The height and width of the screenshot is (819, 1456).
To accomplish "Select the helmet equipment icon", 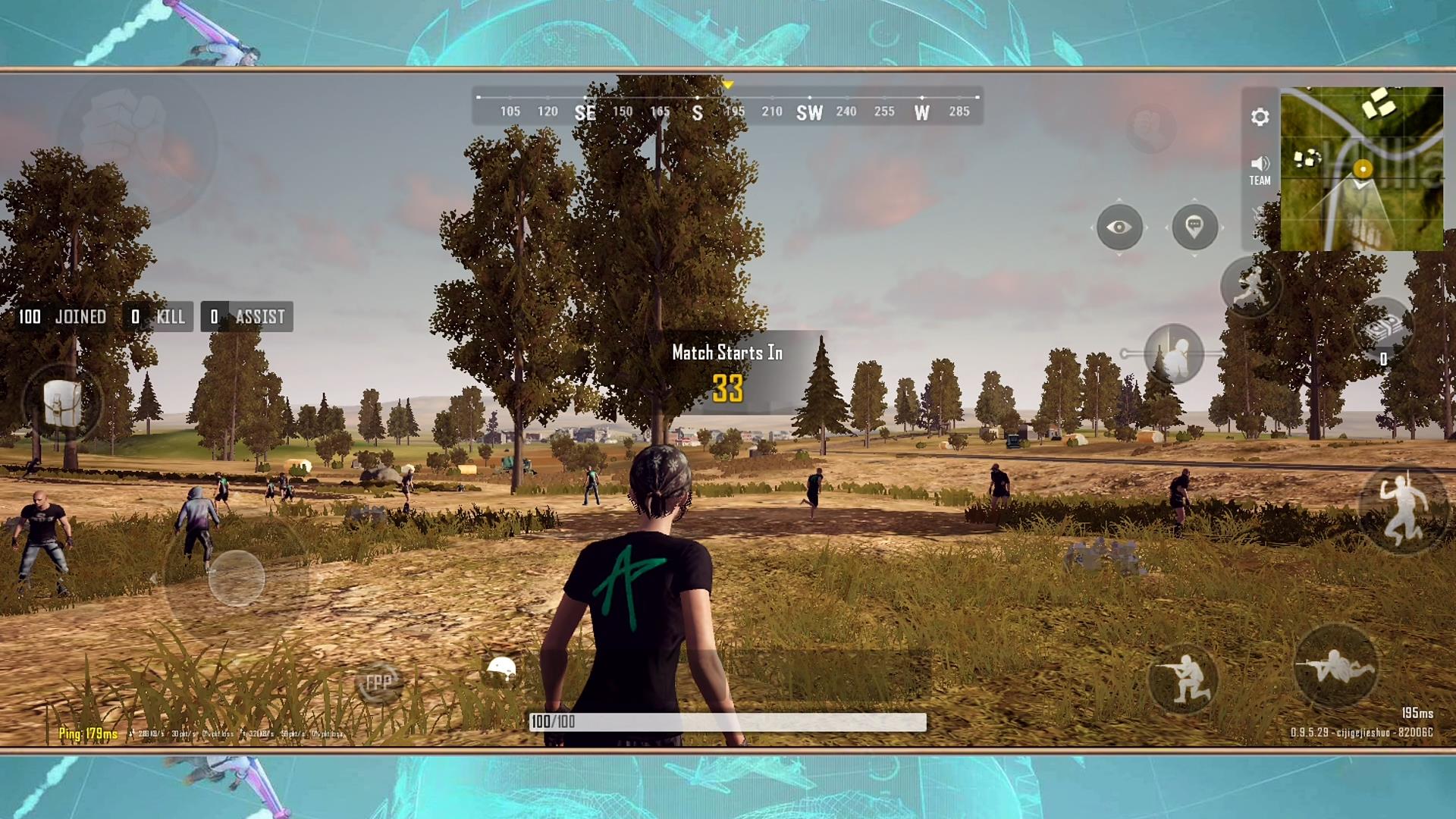I will 501,669.
